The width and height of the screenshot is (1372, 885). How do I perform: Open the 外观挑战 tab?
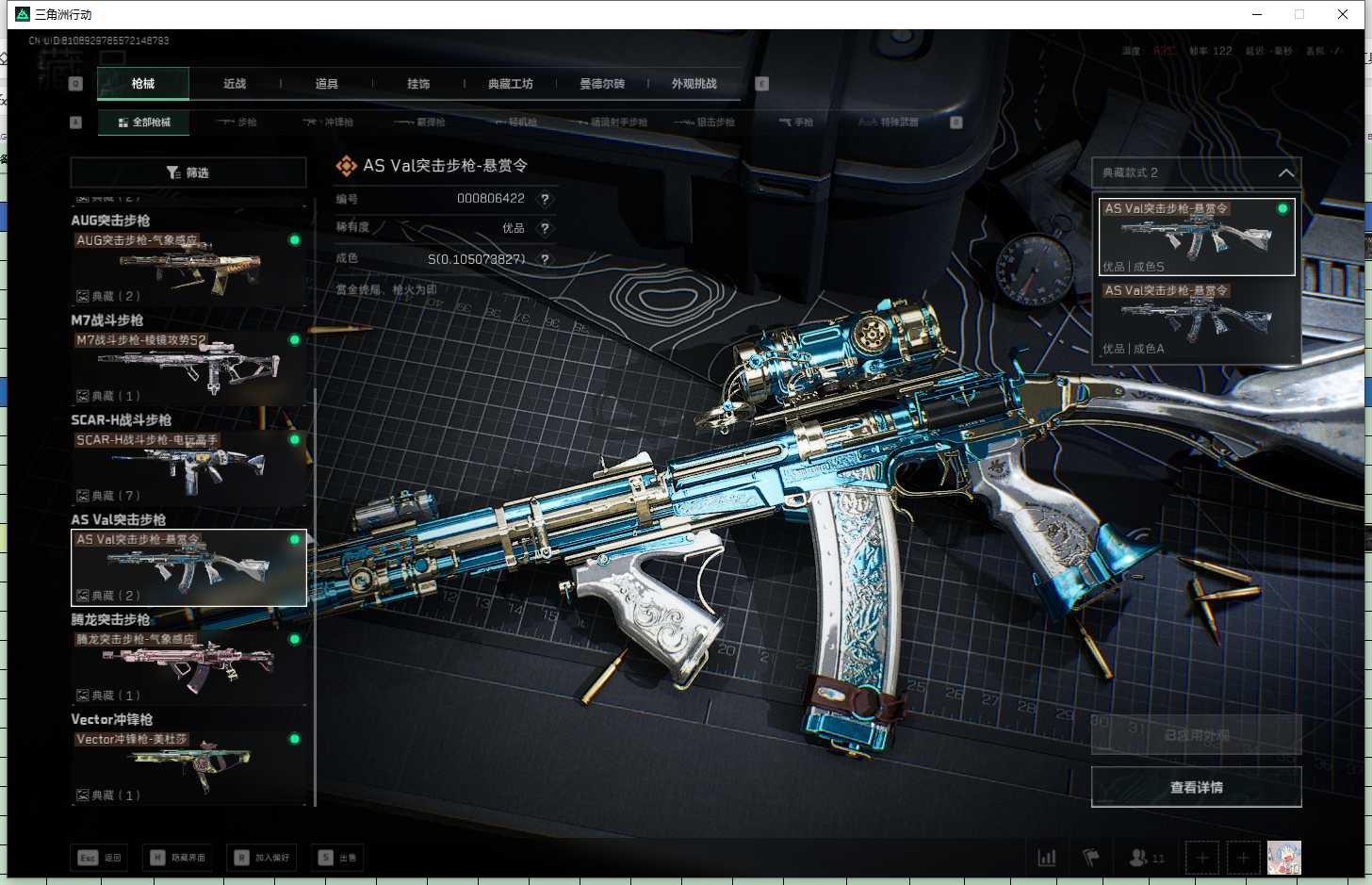pyautogui.click(x=694, y=84)
